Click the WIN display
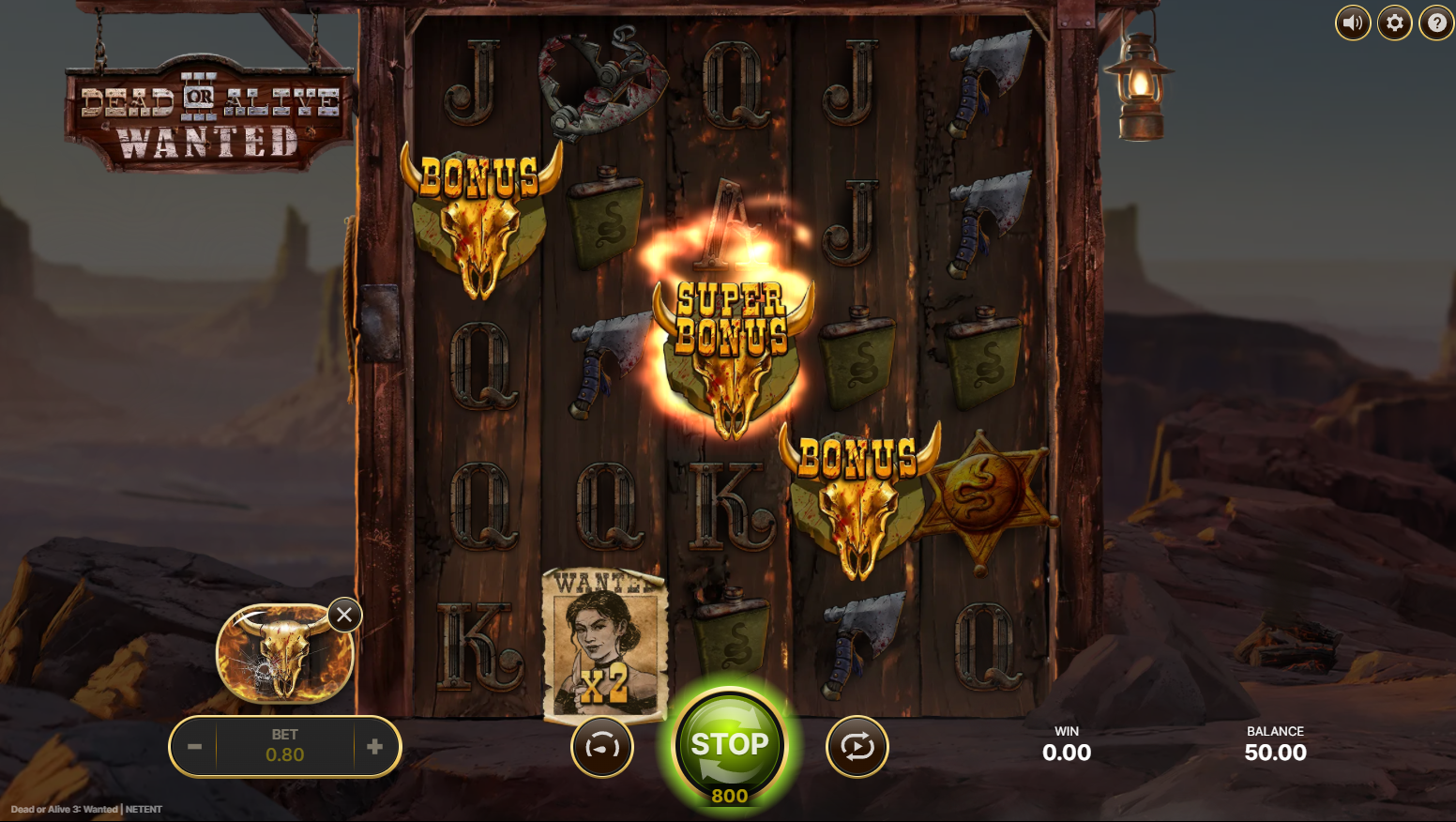Viewport: 1456px width, 822px height. coord(1067,744)
